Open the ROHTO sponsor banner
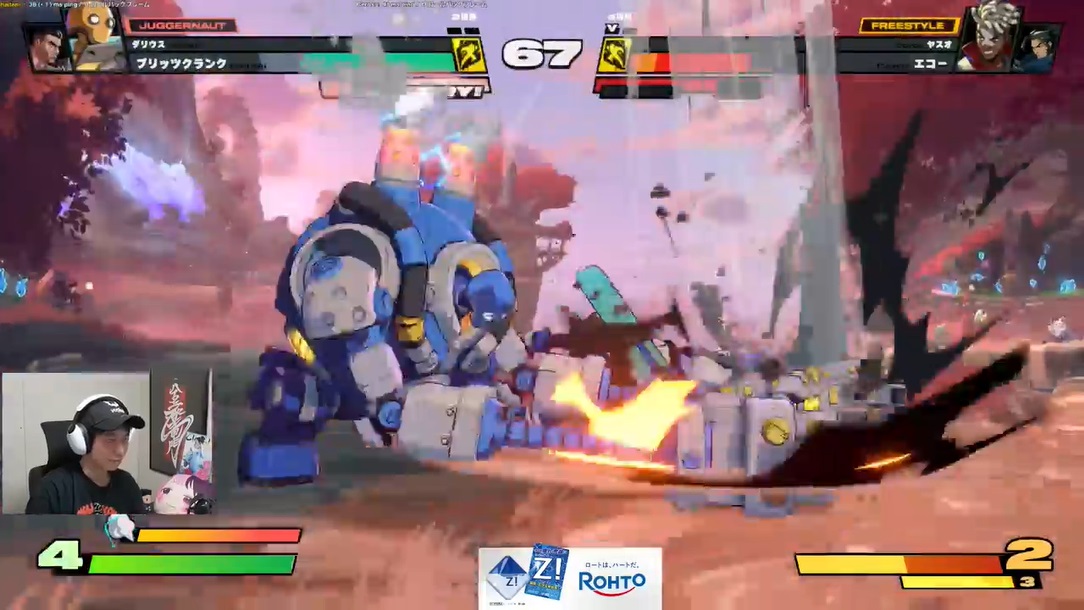 [x=569, y=577]
